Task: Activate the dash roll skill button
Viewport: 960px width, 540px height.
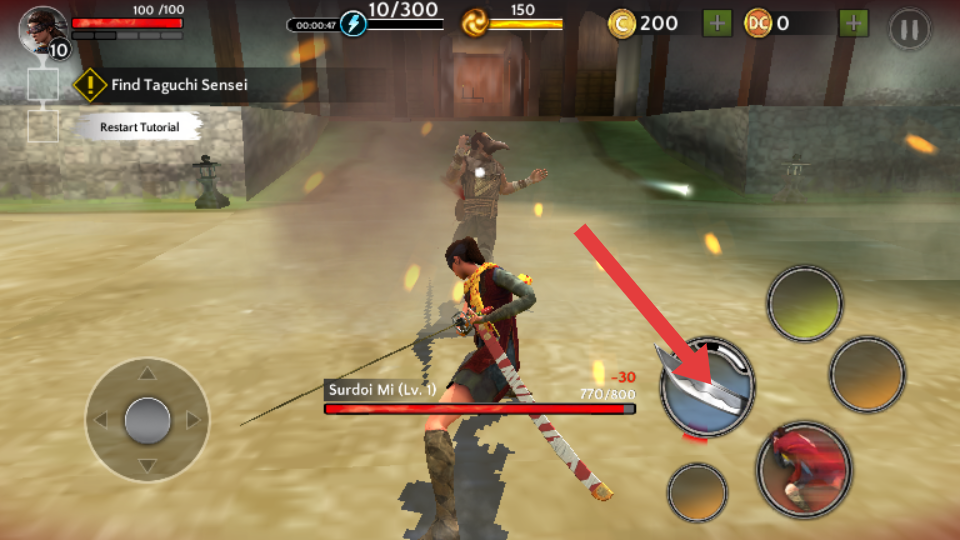Action: click(803, 469)
